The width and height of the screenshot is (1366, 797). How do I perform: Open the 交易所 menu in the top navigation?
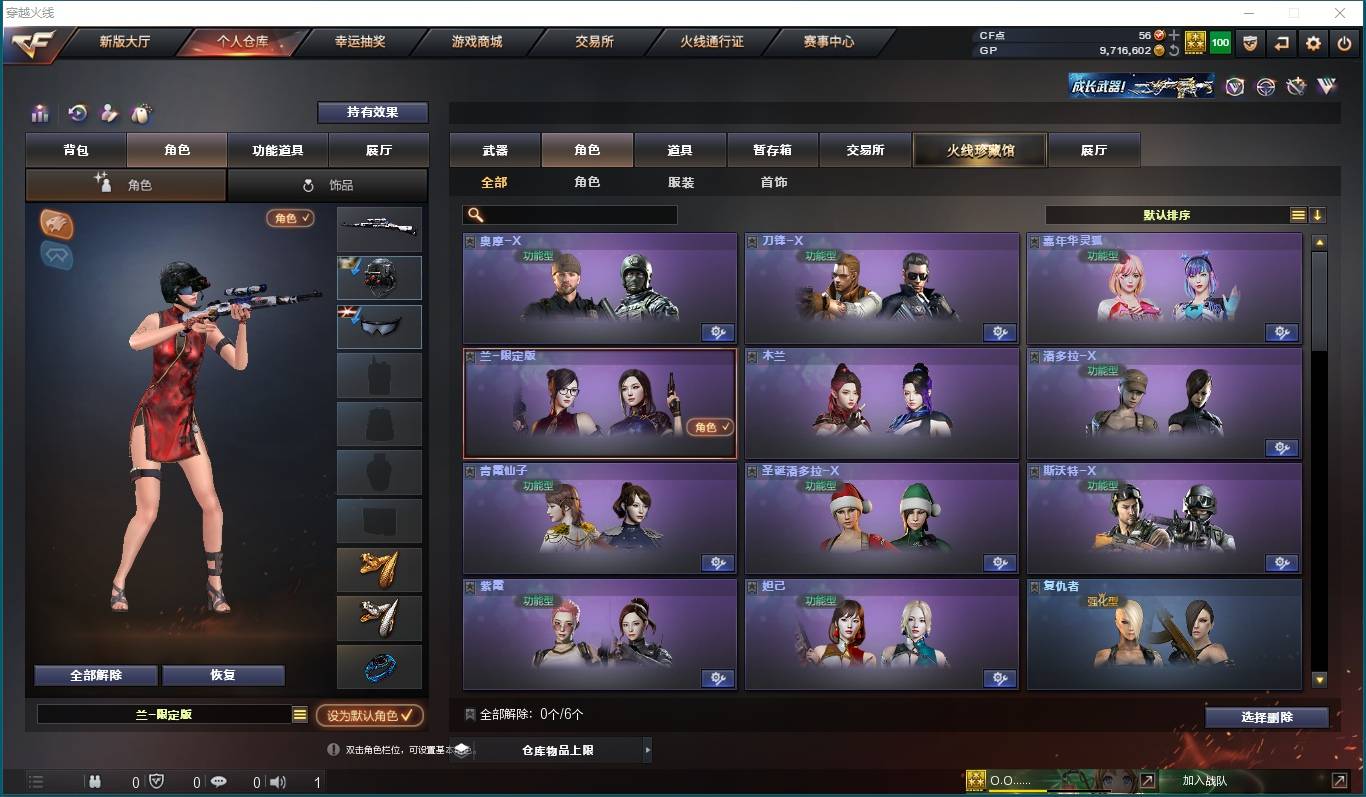click(x=594, y=42)
